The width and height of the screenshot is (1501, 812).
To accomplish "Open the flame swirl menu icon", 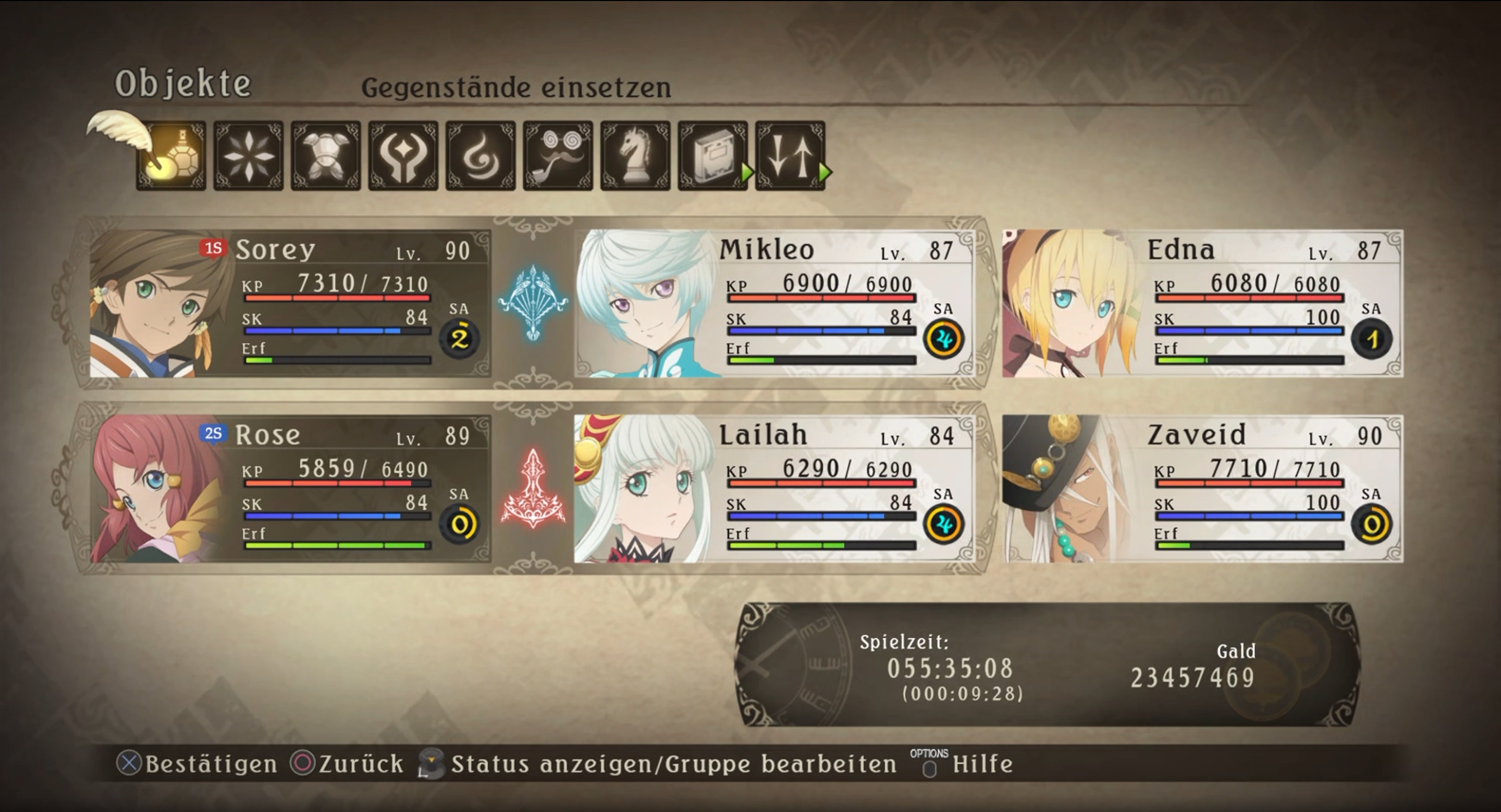I will 481,155.
